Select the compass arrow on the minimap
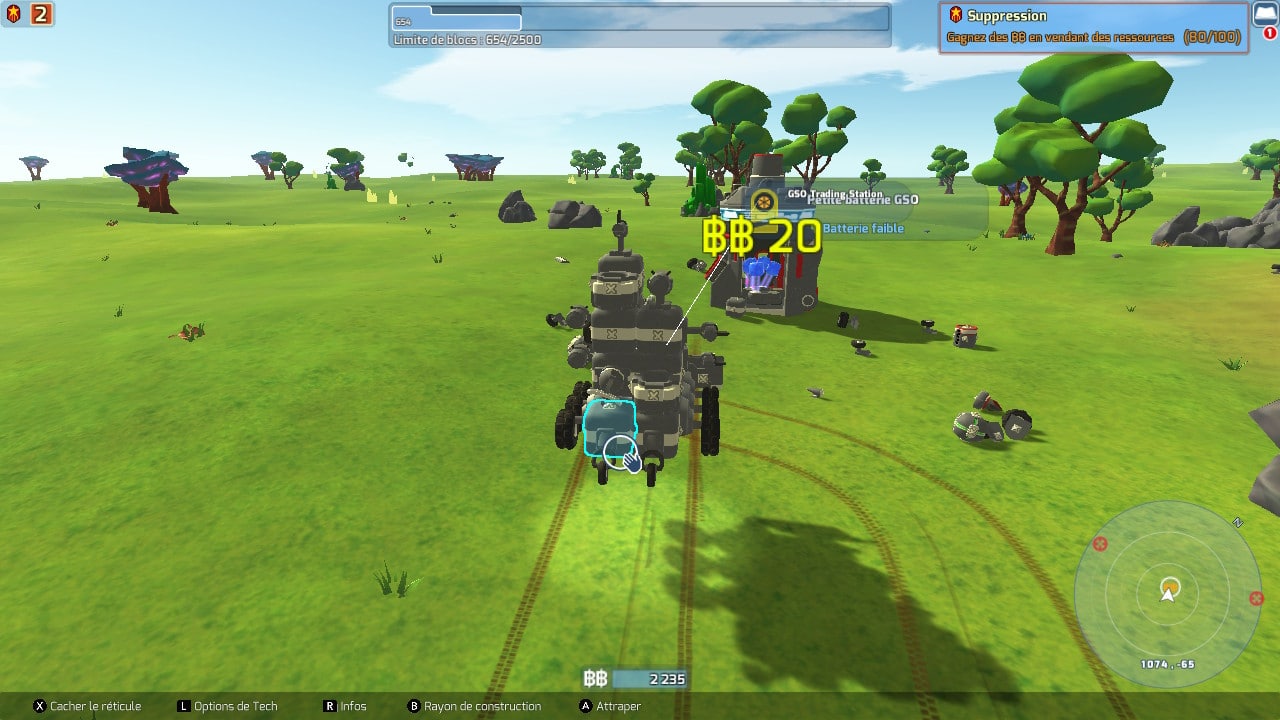This screenshot has height=720, width=1280. coord(1167,594)
